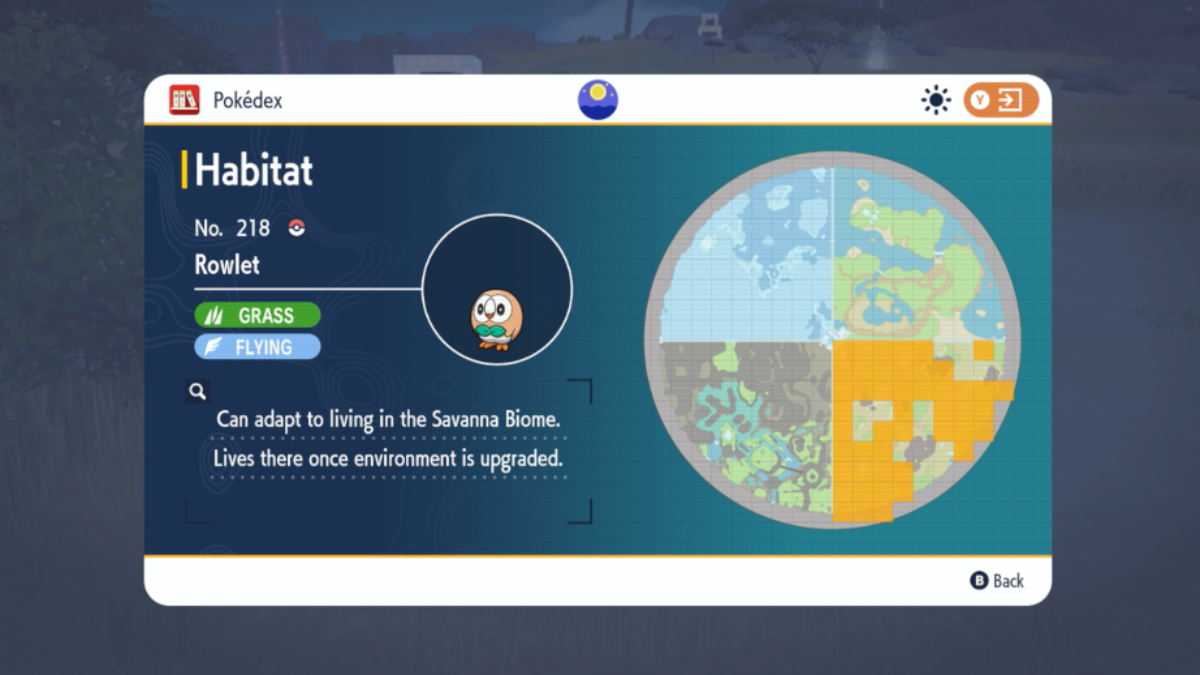Click the Rowlet portrait circle

point(497,290)
